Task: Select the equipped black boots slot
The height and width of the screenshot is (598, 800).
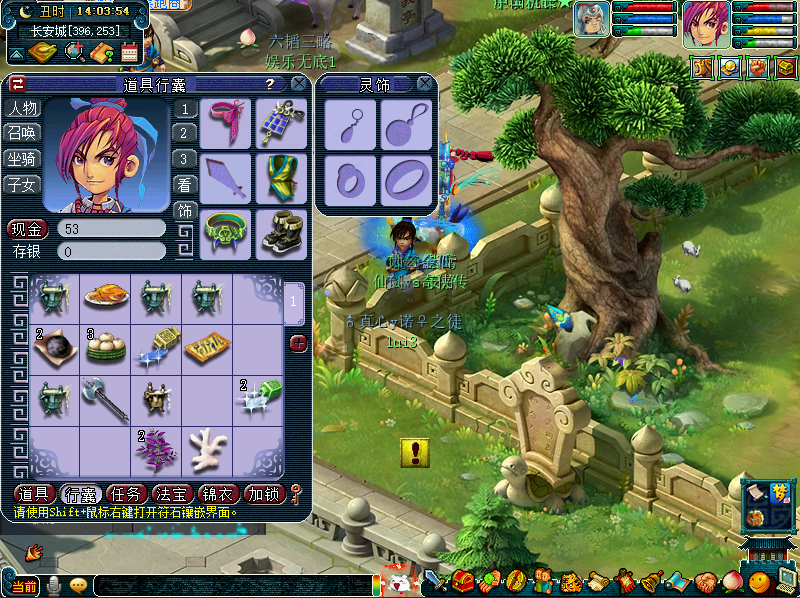Action: tap(281, 232)
